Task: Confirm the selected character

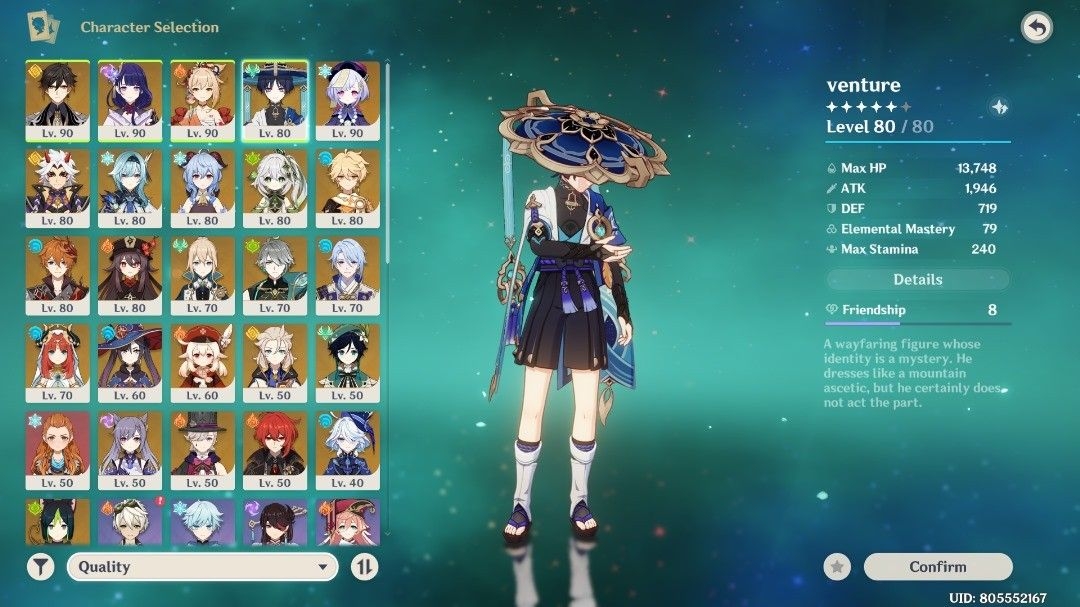Action: (x=937, y=567)
